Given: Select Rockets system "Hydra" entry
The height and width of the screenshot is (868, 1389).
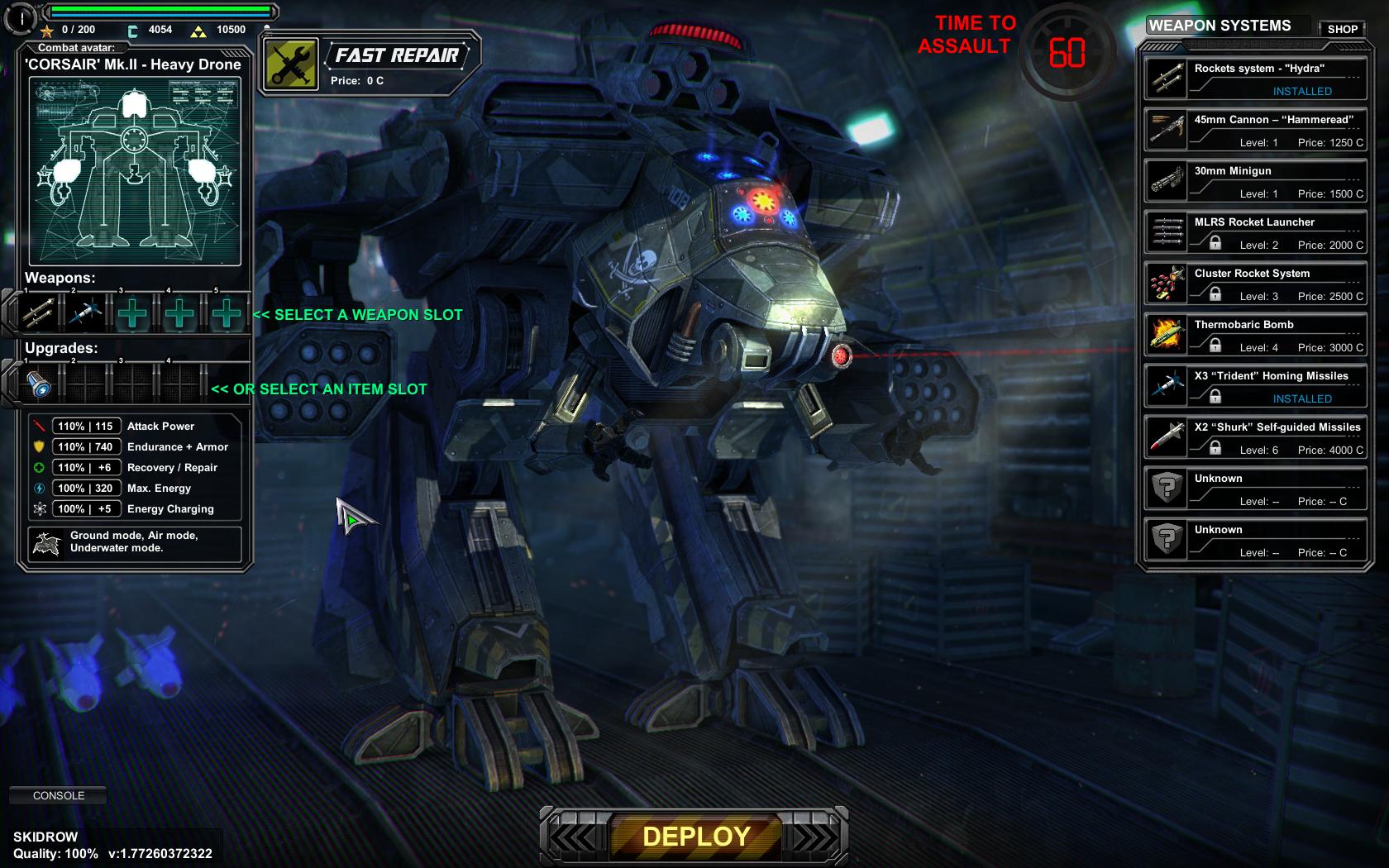Looking at the screenshot, I should pos(1255,79).
